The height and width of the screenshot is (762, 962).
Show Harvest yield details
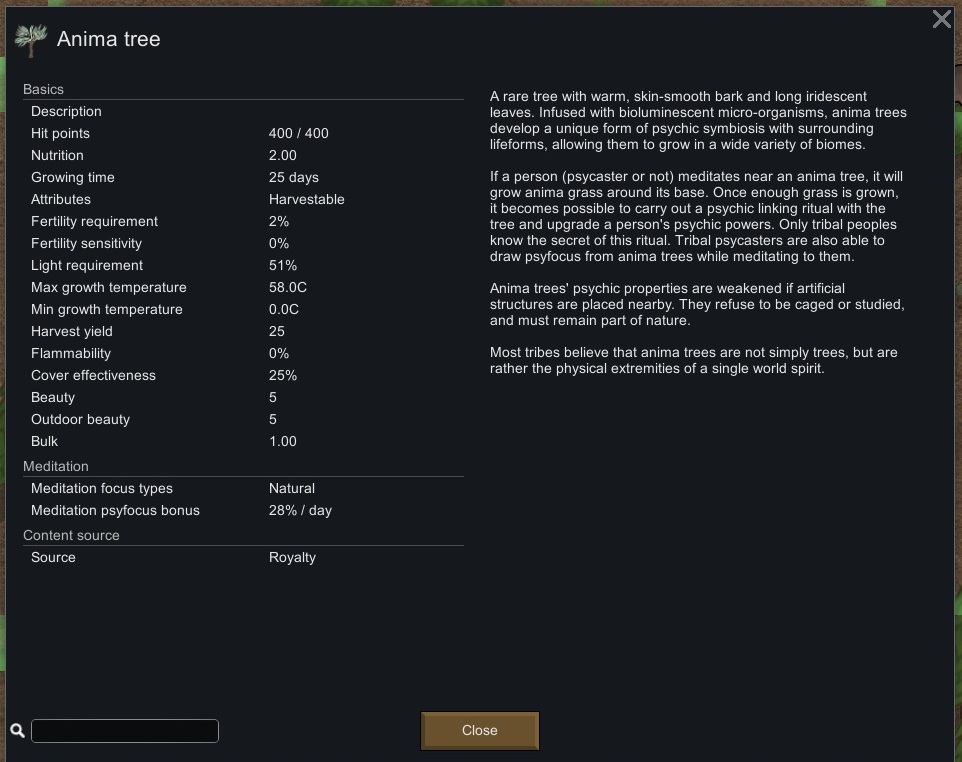tap(243, 331)
